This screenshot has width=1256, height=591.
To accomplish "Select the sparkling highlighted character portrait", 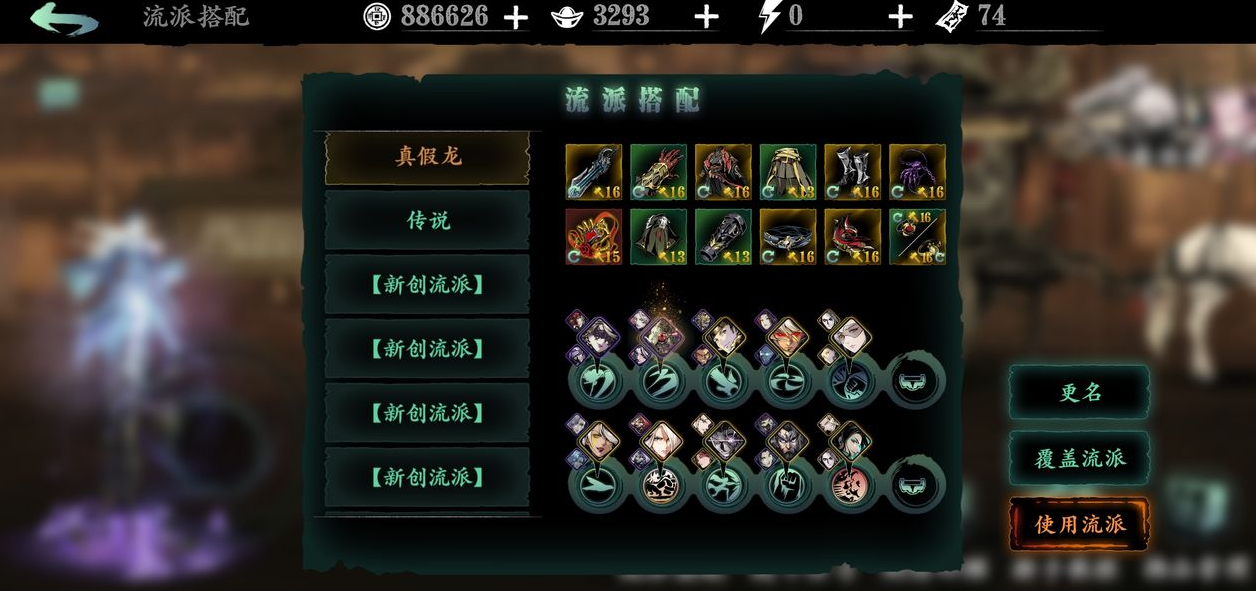I will click(662, 337).
